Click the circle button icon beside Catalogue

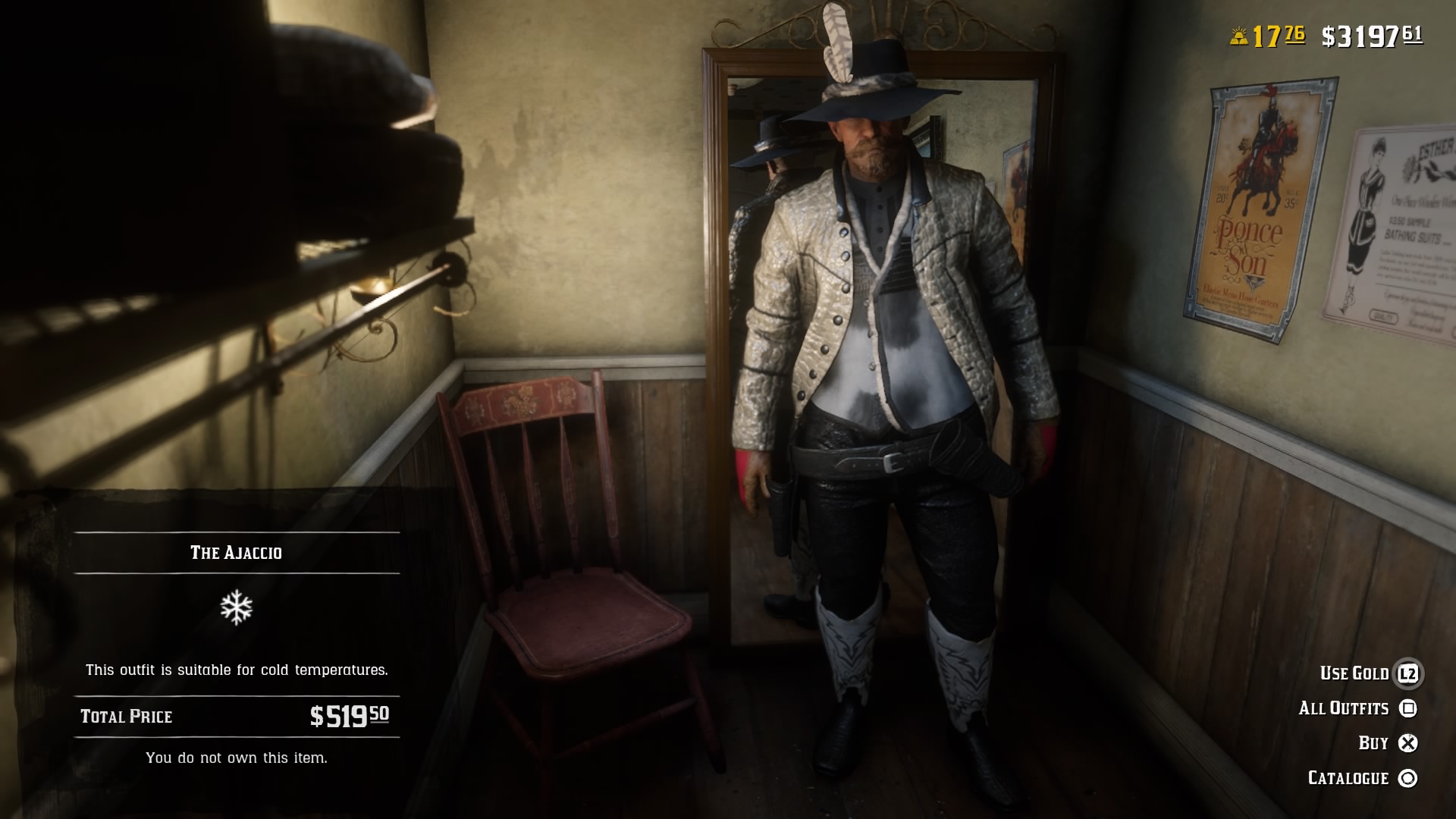[1407, 778]
